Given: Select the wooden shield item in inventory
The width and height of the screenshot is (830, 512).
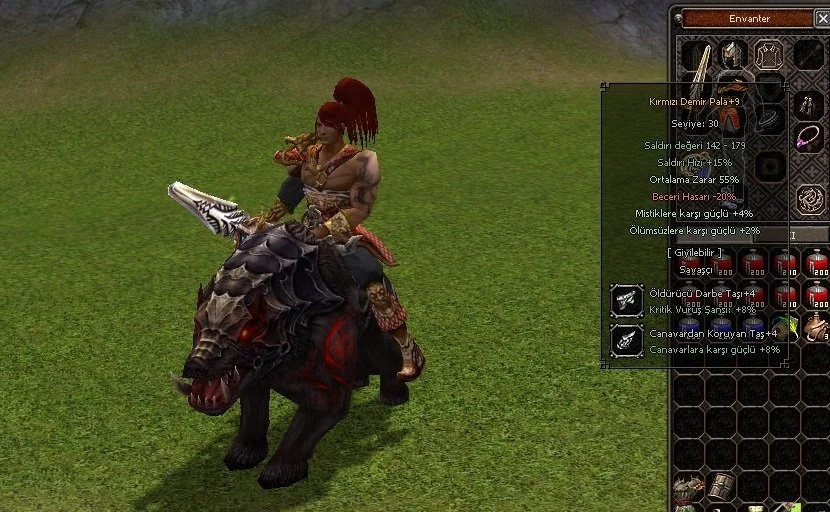Looking at the screenshot, I should (720, 486).
